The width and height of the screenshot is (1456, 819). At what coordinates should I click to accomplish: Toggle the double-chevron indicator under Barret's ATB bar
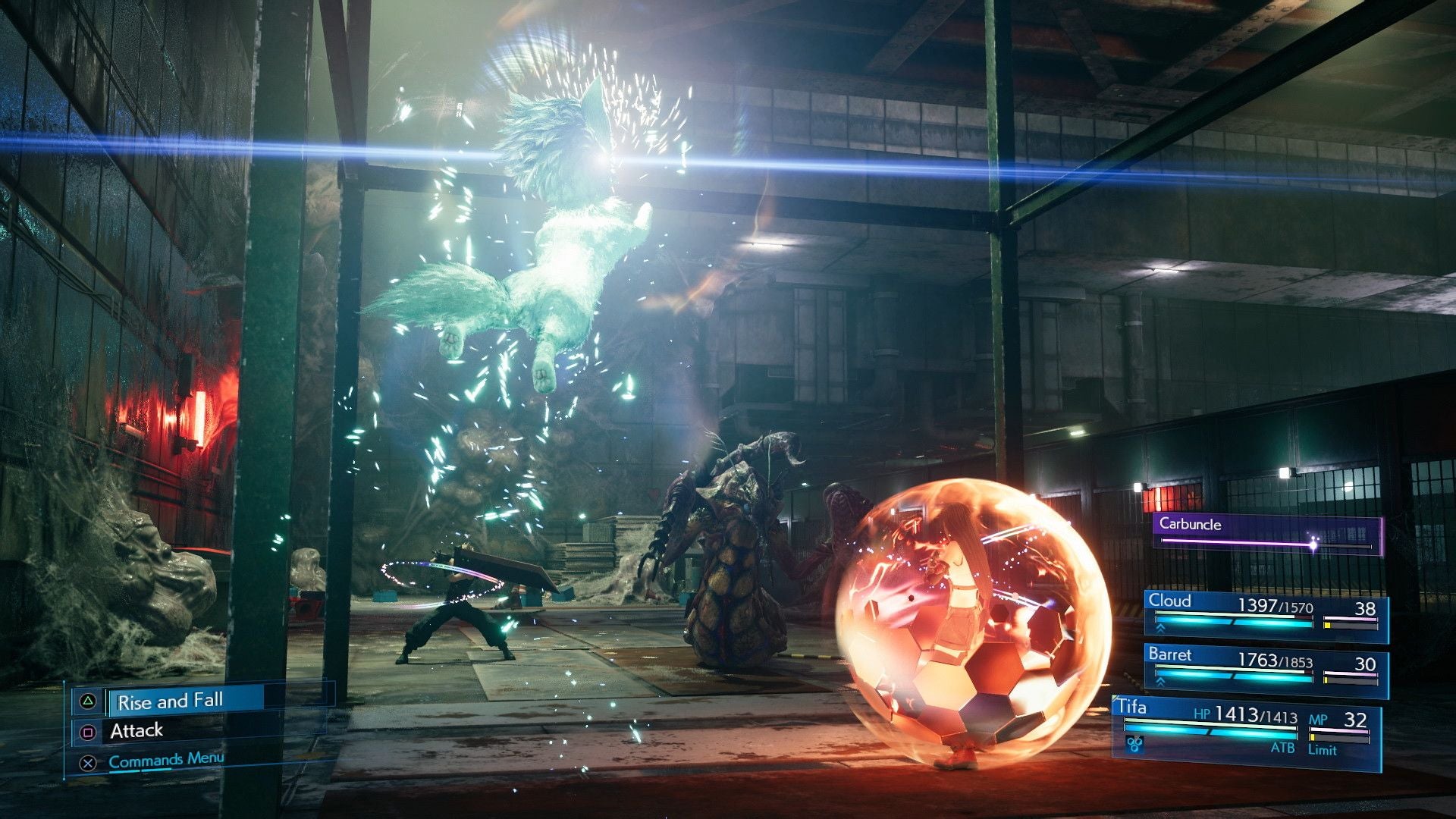click(x=1159, y=682)
